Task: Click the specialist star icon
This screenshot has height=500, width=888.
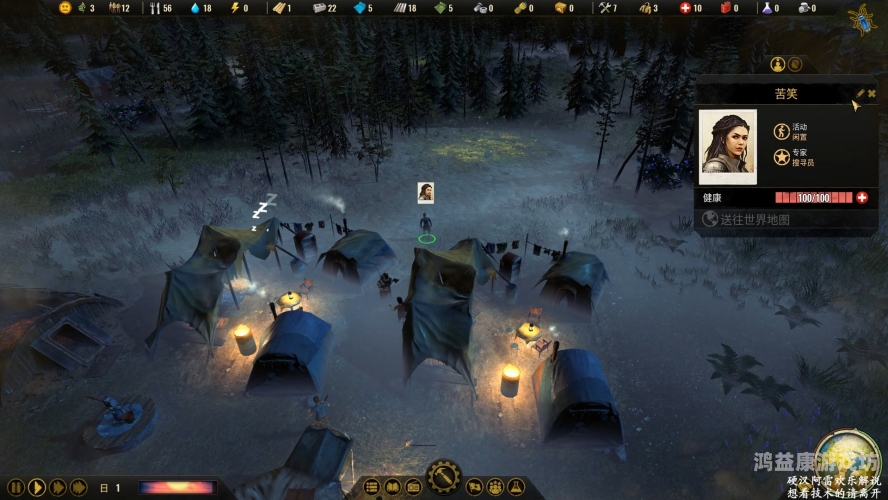Action: [781, 157]
